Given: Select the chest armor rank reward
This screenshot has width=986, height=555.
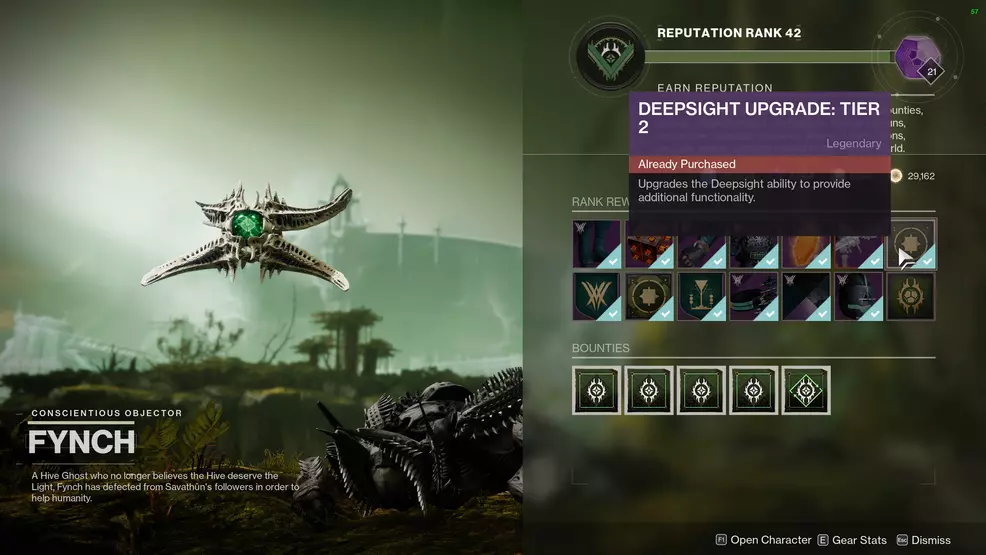Looking at the screenshot, I should tap(753, 244).
